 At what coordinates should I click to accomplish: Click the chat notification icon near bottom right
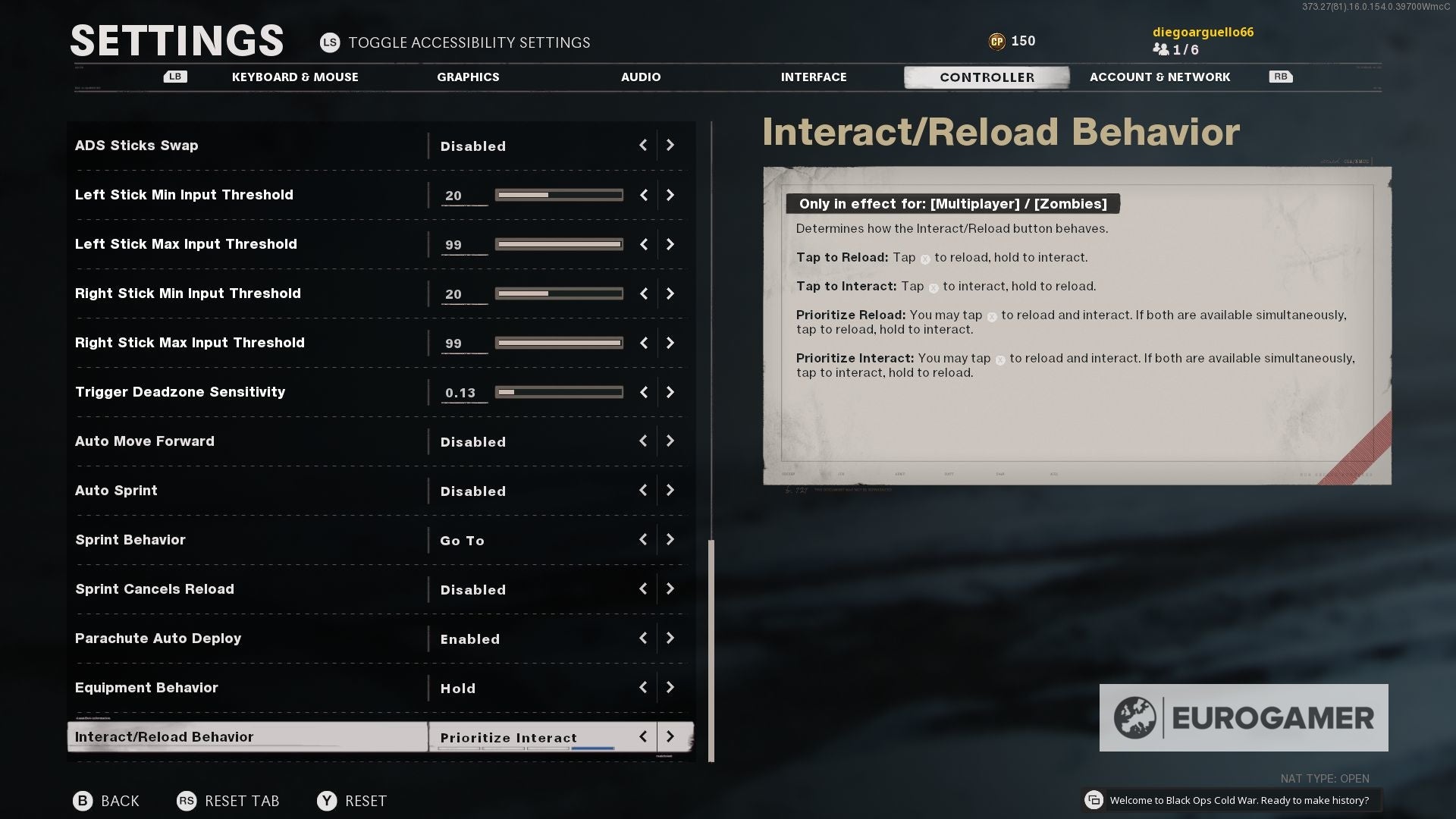click(1094, 799)
